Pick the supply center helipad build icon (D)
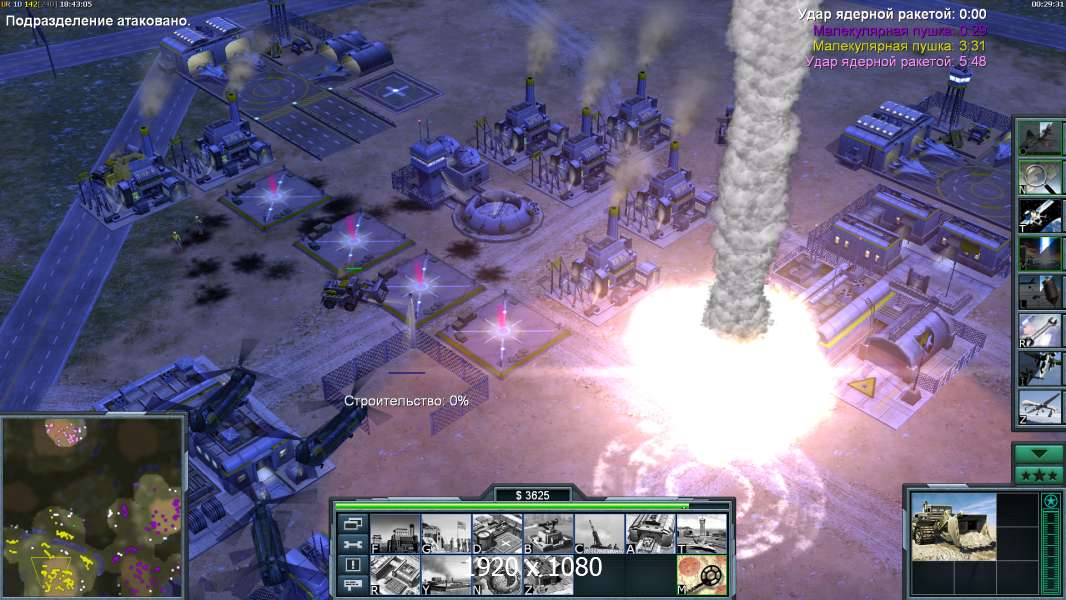Viewport: 1066px width, 600px height. [x=497, y=533]
